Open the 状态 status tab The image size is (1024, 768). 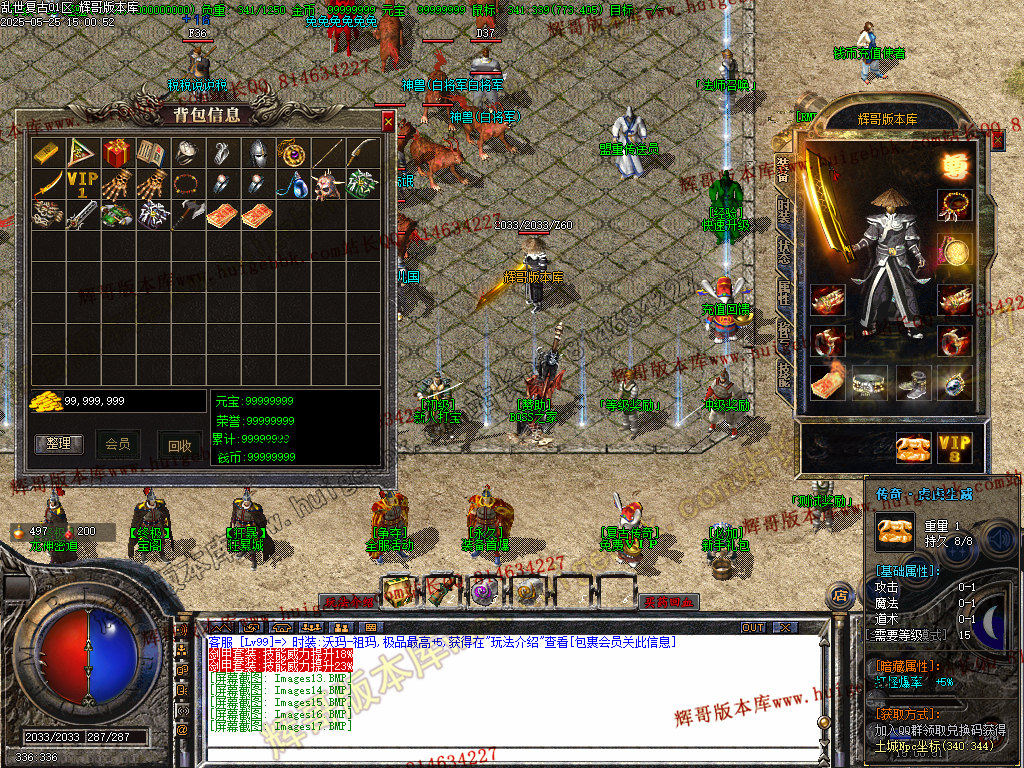784,252
